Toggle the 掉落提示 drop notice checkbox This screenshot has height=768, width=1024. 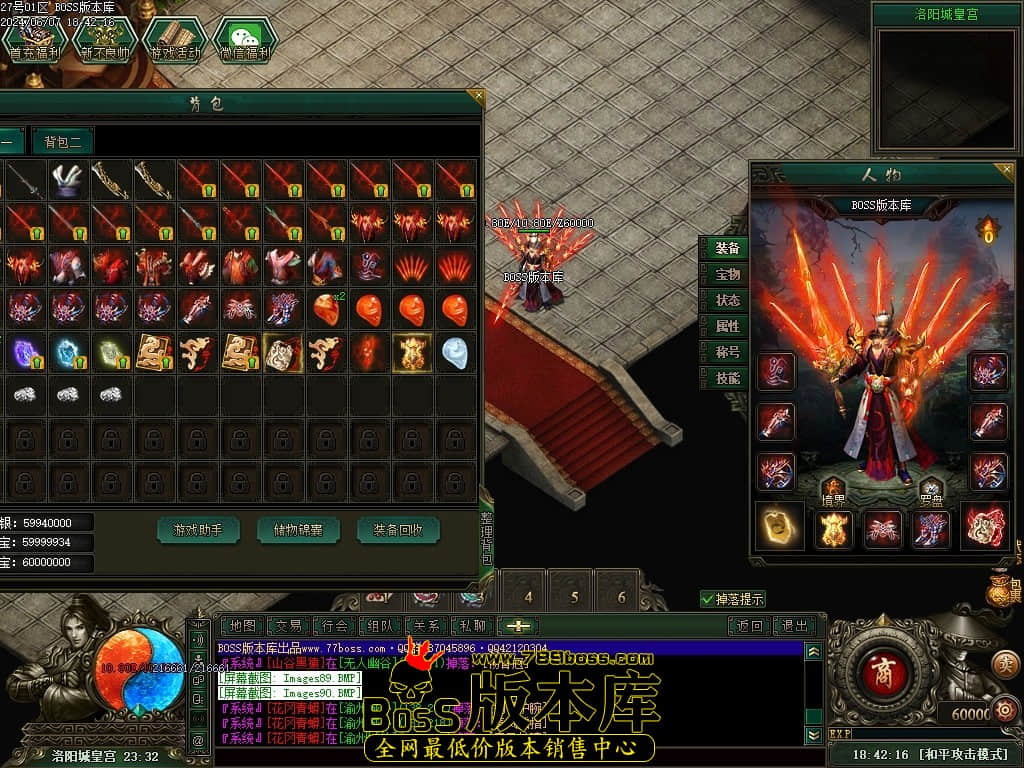click(x=708, y=599)
